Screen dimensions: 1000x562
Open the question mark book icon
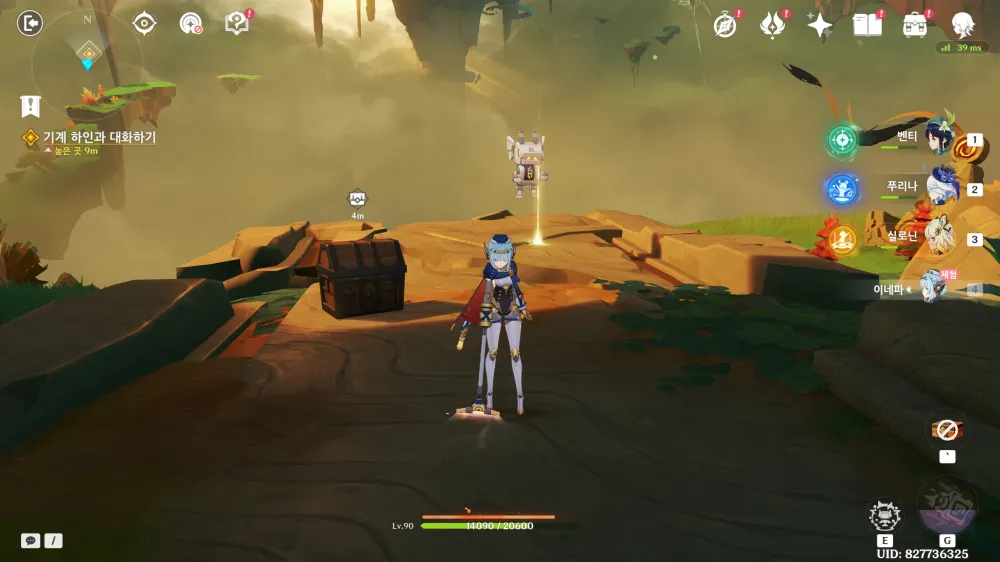point(236,23)
